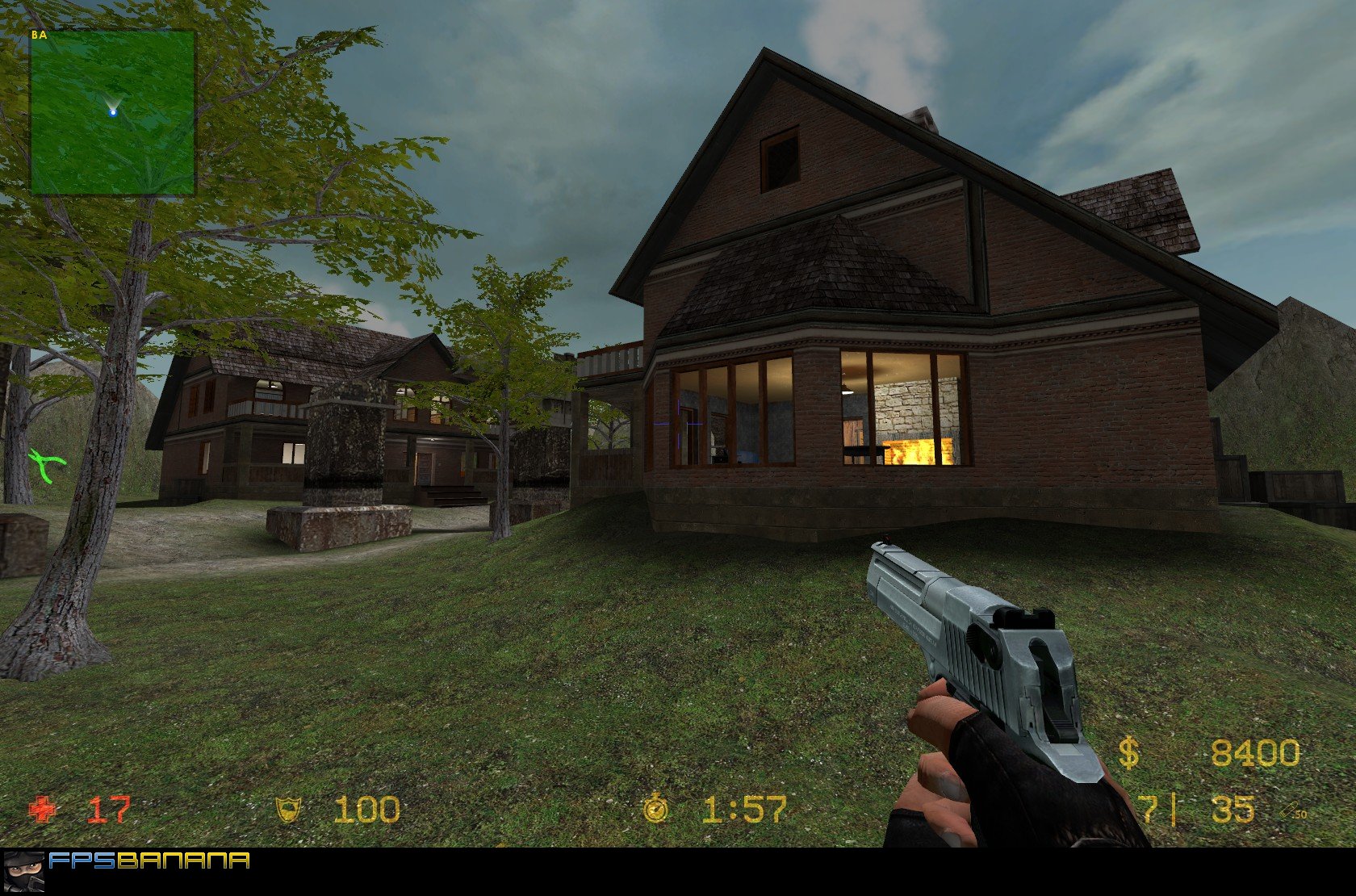Click the green radar minimap
Viewport: 1356px width, 896px height.
[x=112, y=113]
